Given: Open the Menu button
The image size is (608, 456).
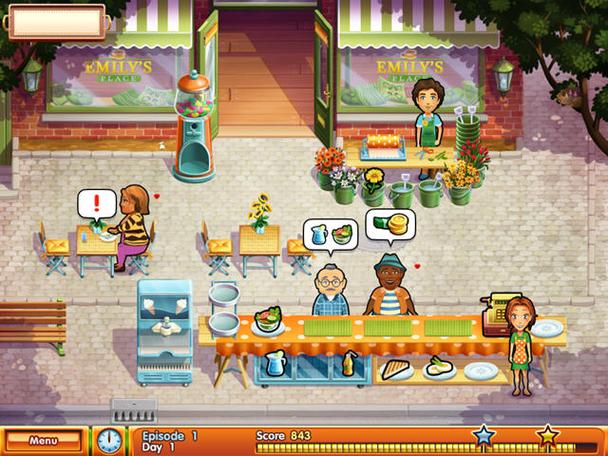Looking at the screenshot, I should pos(42,439).
